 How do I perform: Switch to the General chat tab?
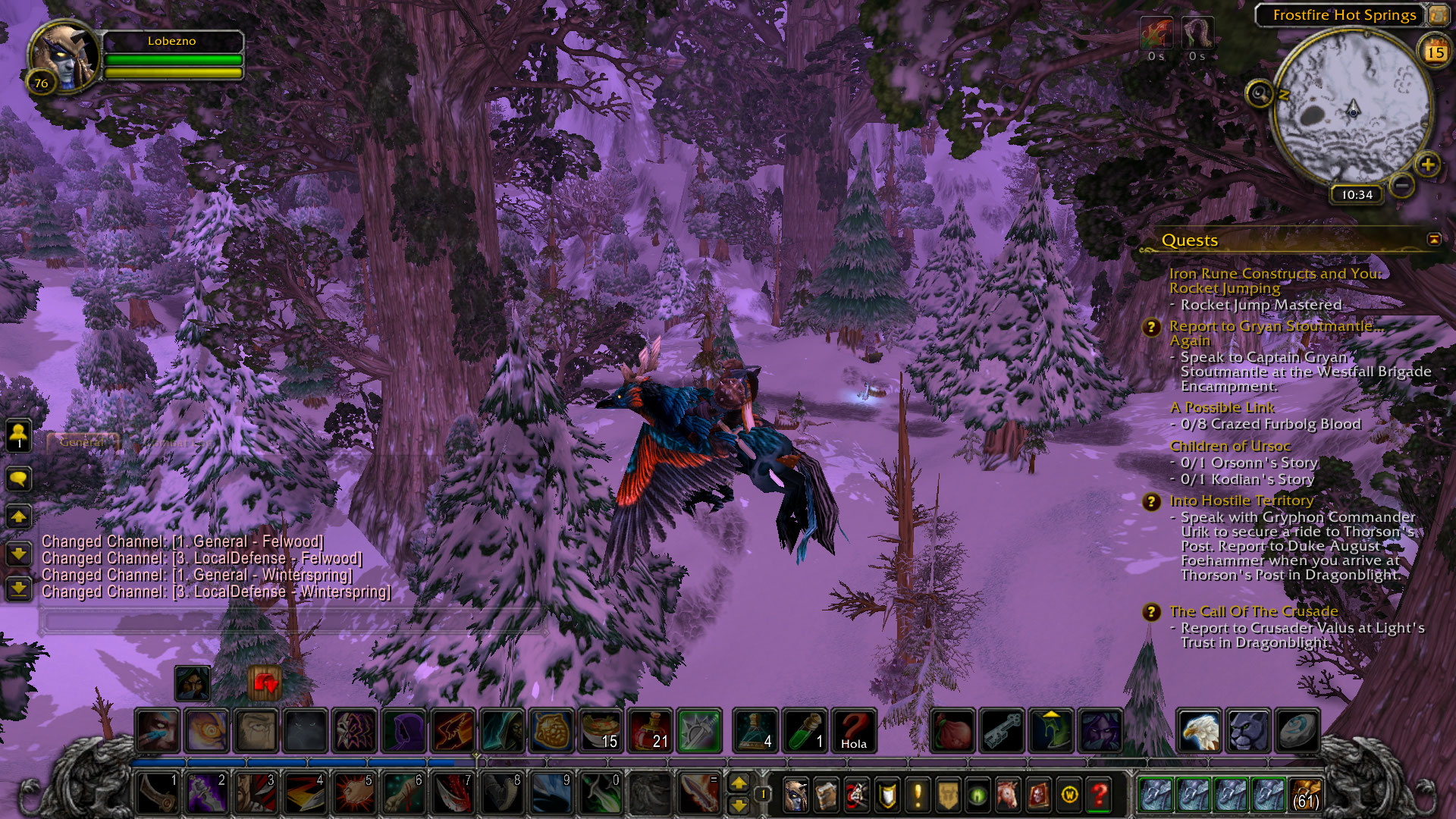pyautogui.click(x=82, y=441)
